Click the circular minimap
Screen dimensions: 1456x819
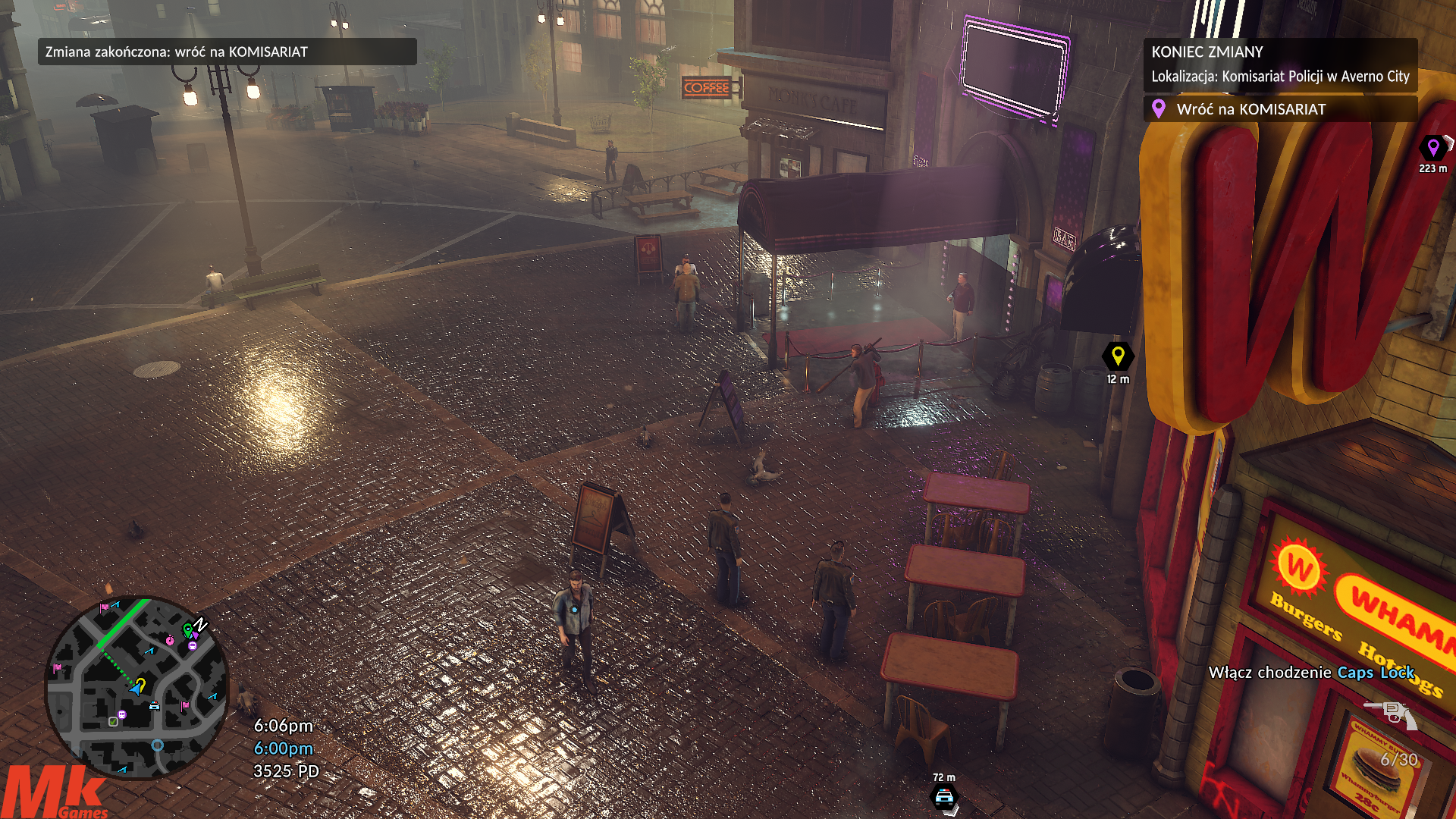pos(136,688)
